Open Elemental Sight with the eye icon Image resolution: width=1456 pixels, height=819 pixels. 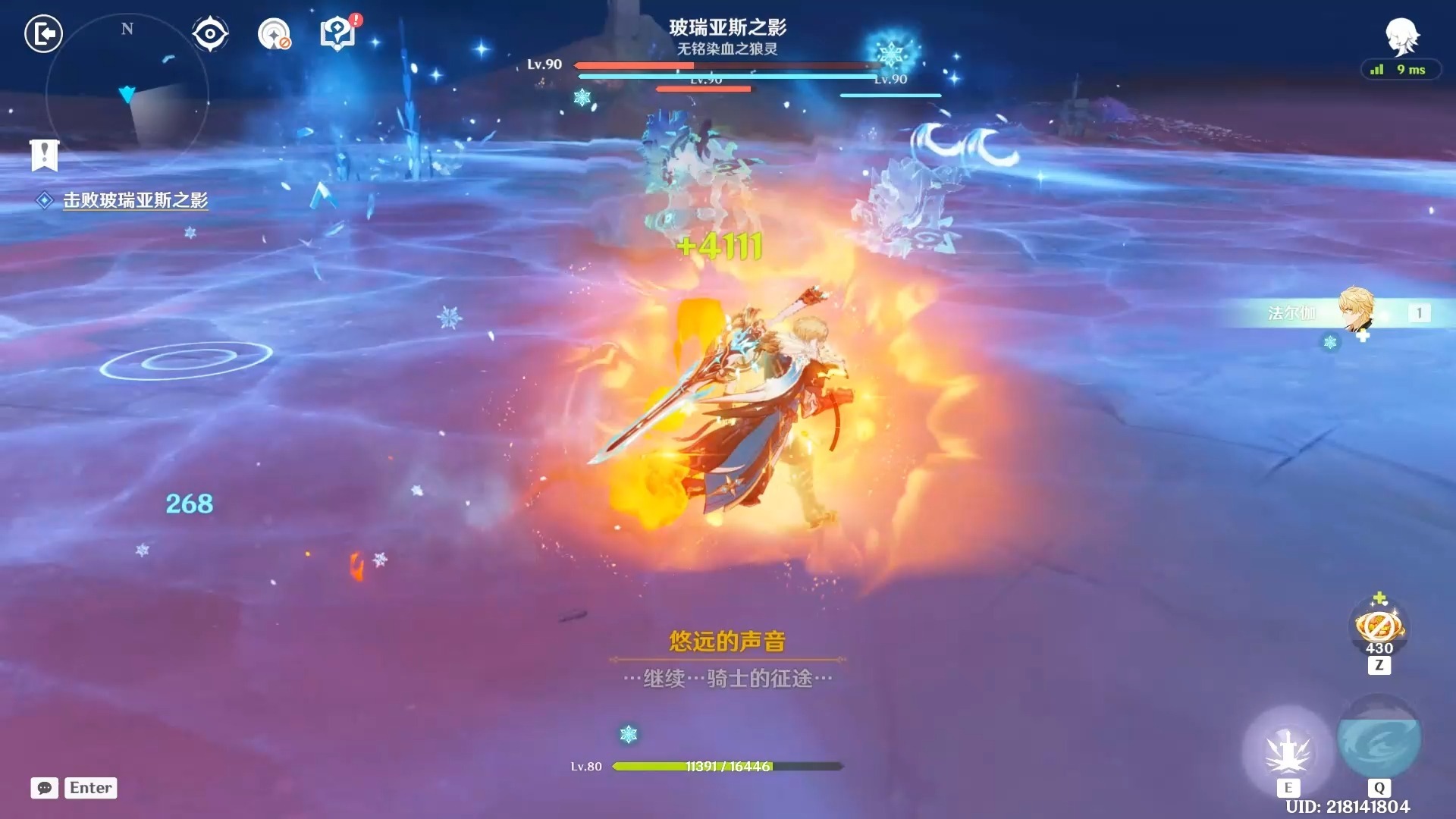(209, 33)
